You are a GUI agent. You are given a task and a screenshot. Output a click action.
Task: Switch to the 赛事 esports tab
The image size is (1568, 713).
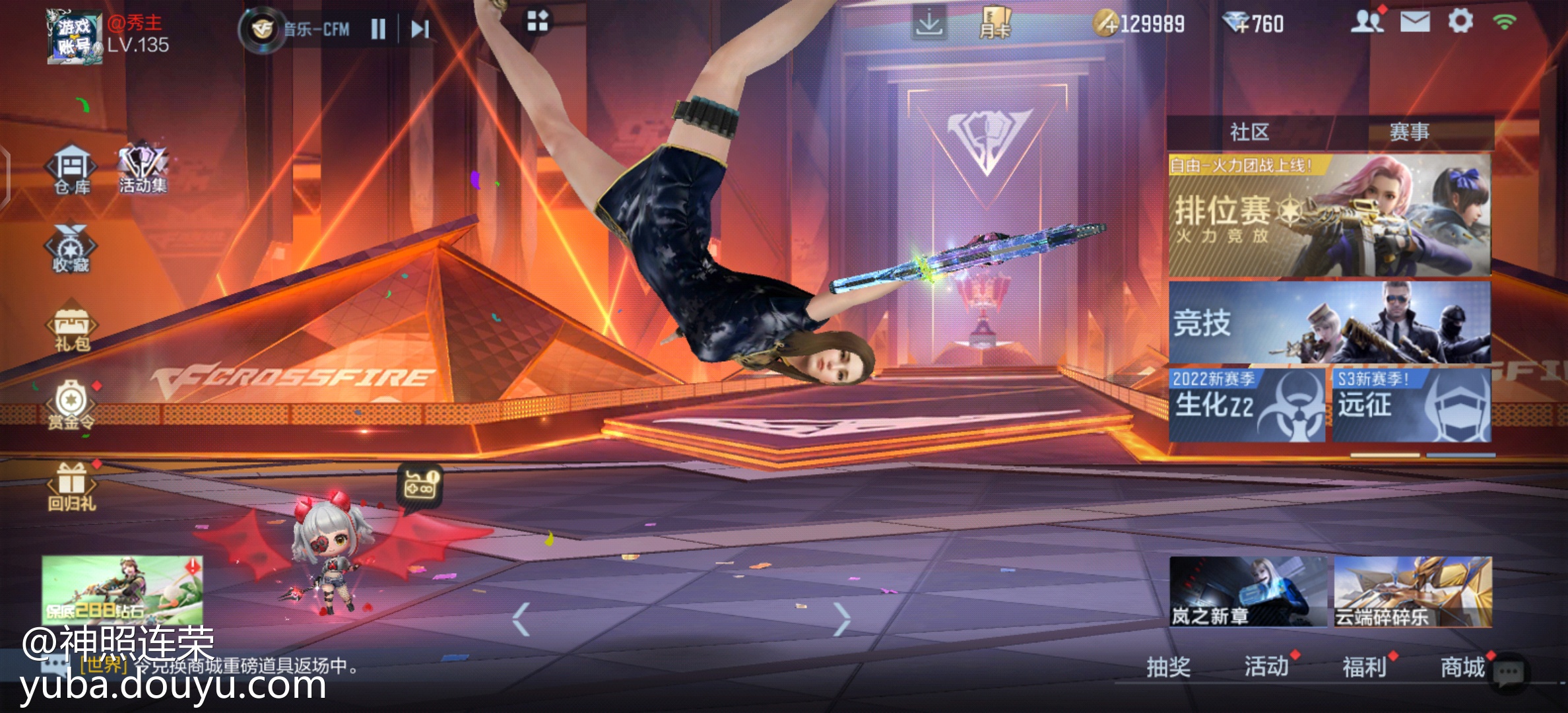click(1410, 132)
